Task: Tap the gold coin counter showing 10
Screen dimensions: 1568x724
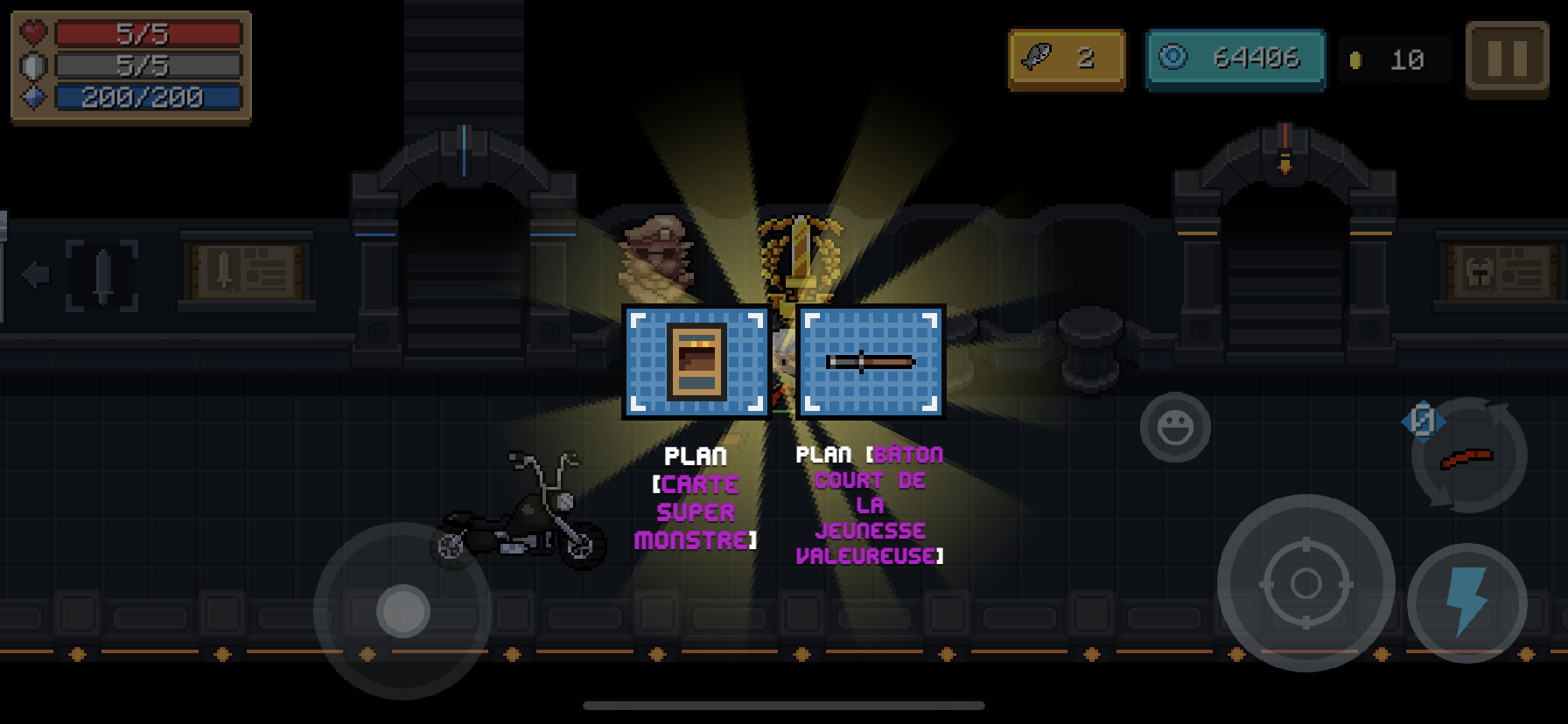Action: (1395, 58)
